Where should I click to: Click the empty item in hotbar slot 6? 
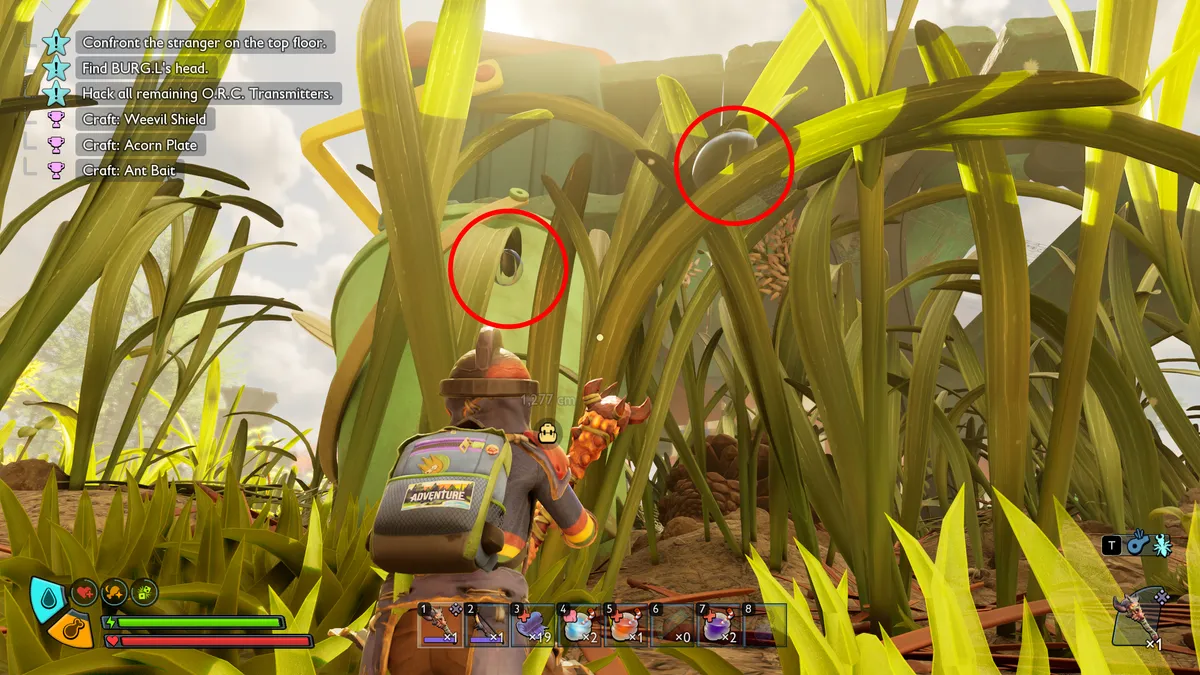pos(673,626)
